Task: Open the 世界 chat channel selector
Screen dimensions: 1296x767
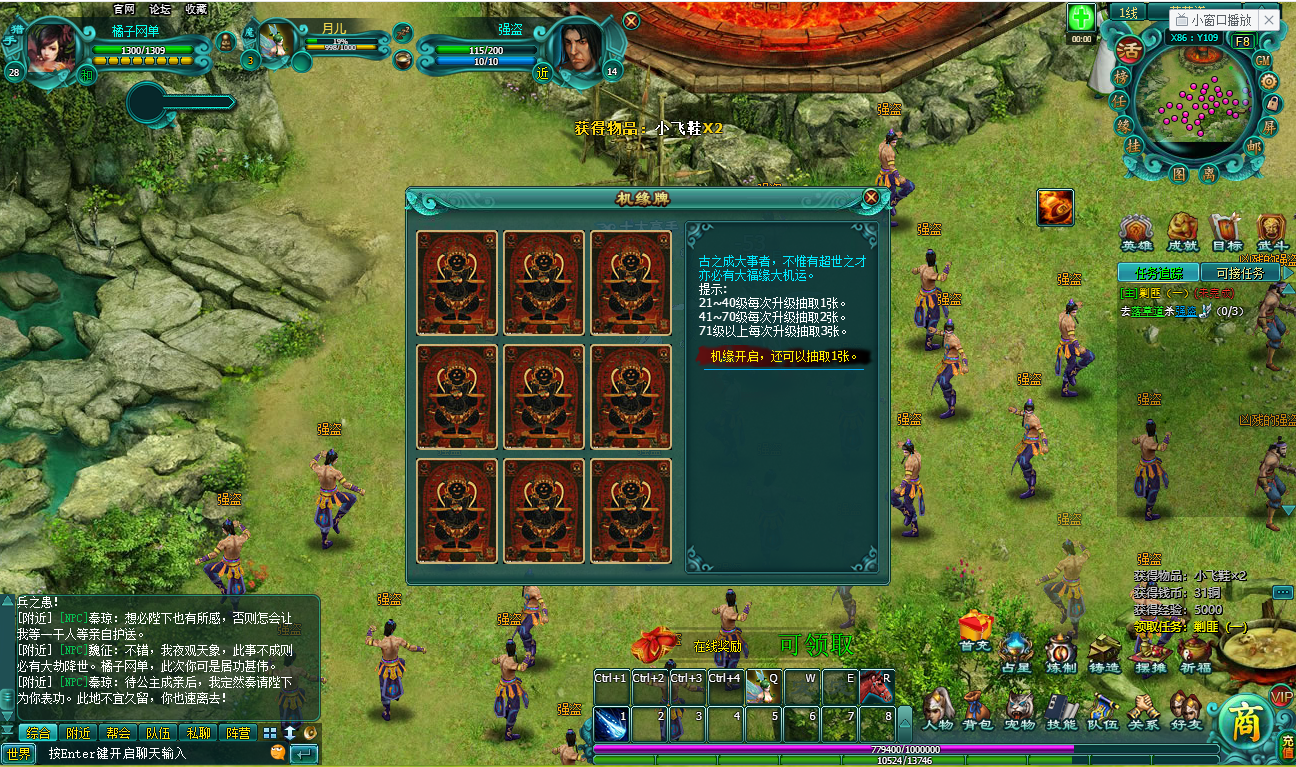Action: (19, 752)
